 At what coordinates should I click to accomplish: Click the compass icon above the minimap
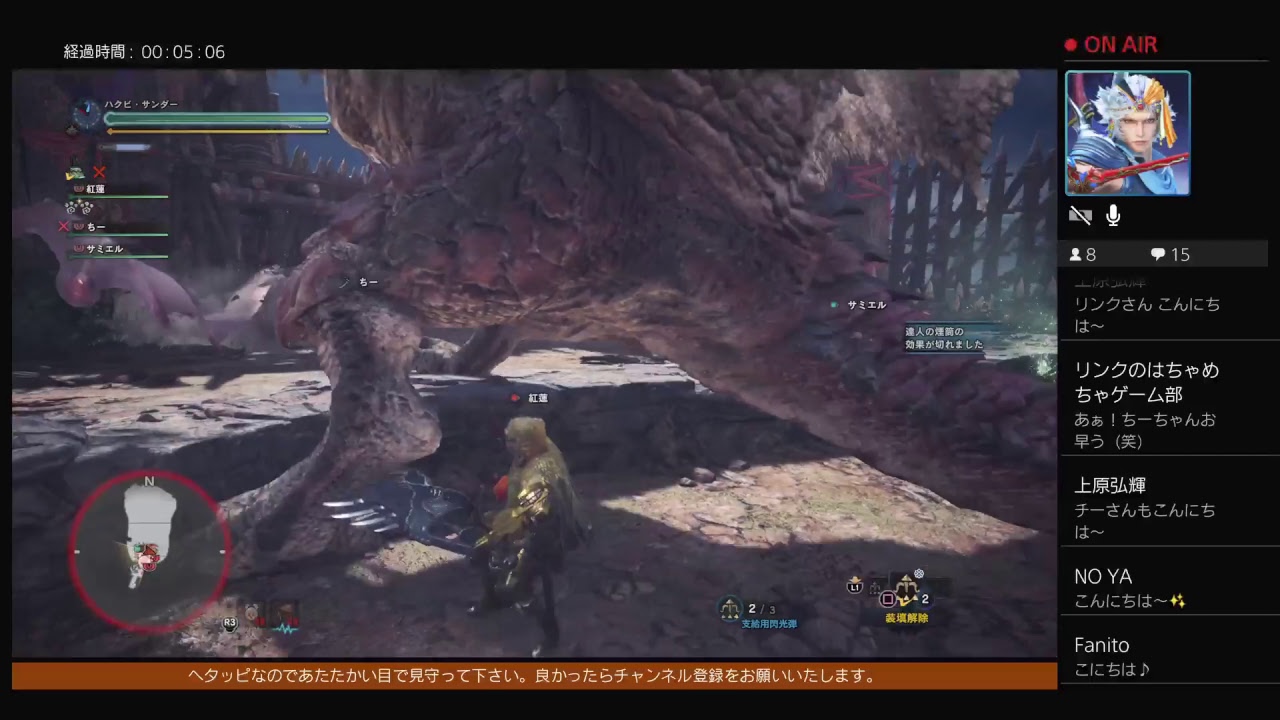click(x=149, y=483)
